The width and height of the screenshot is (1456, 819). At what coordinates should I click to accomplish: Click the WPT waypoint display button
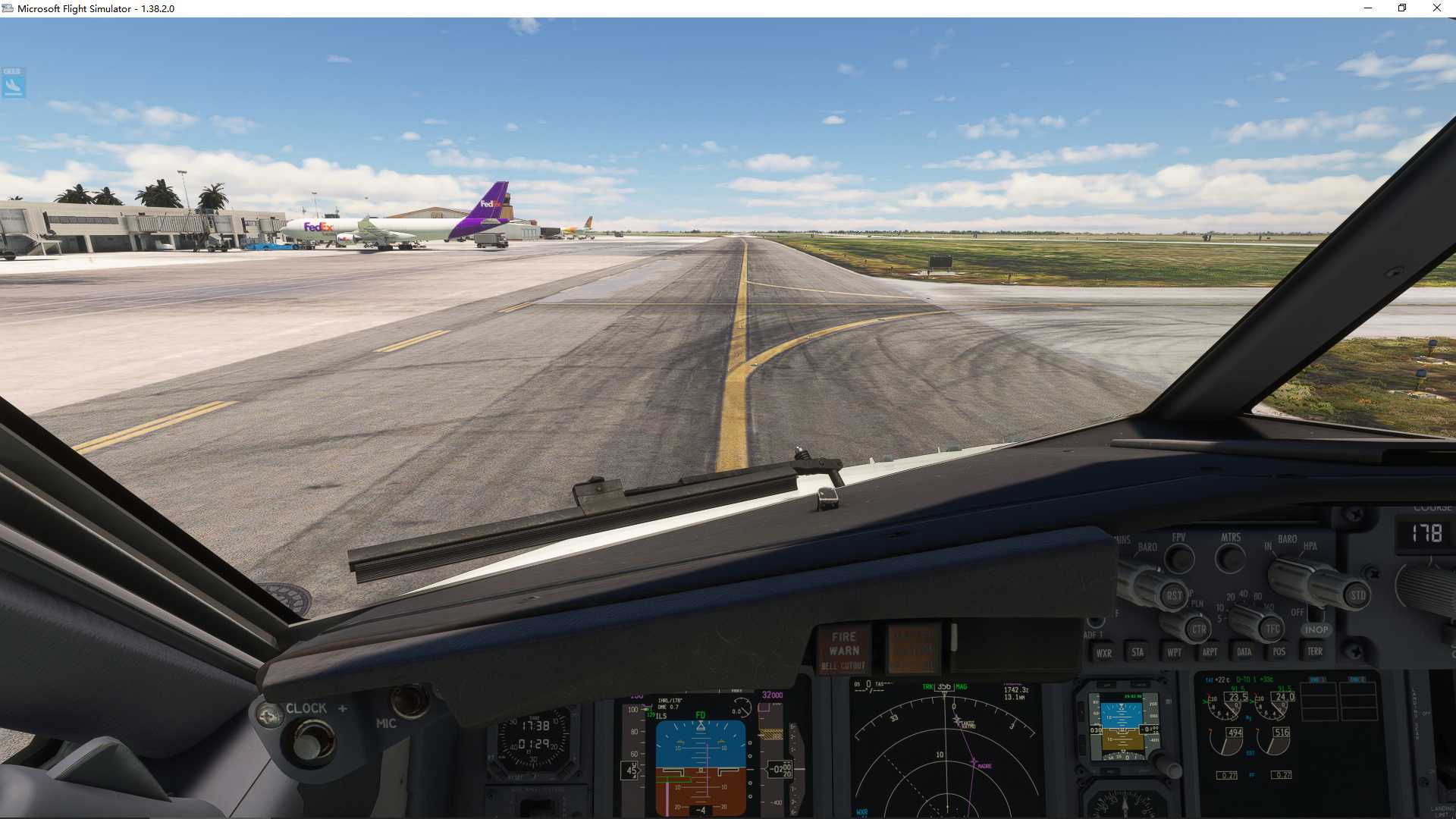[x=1174, y=652]
